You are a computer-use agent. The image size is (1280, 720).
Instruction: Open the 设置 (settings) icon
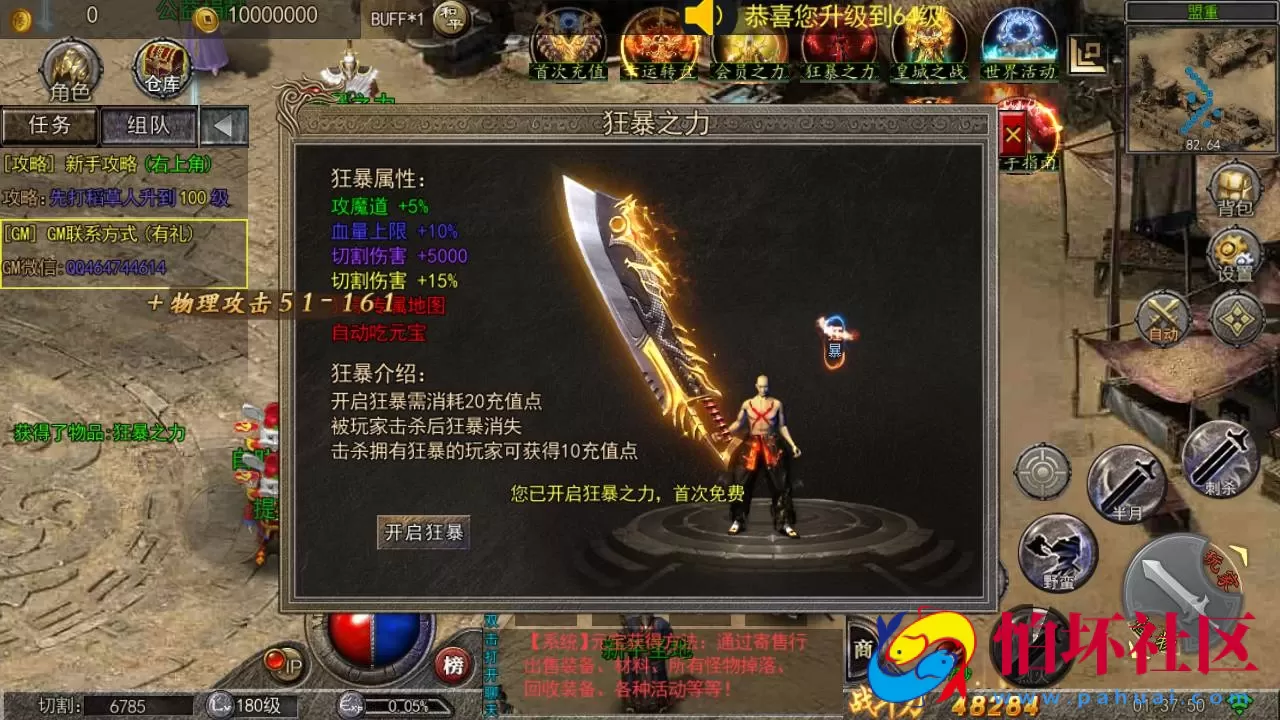click(1233, 252)
